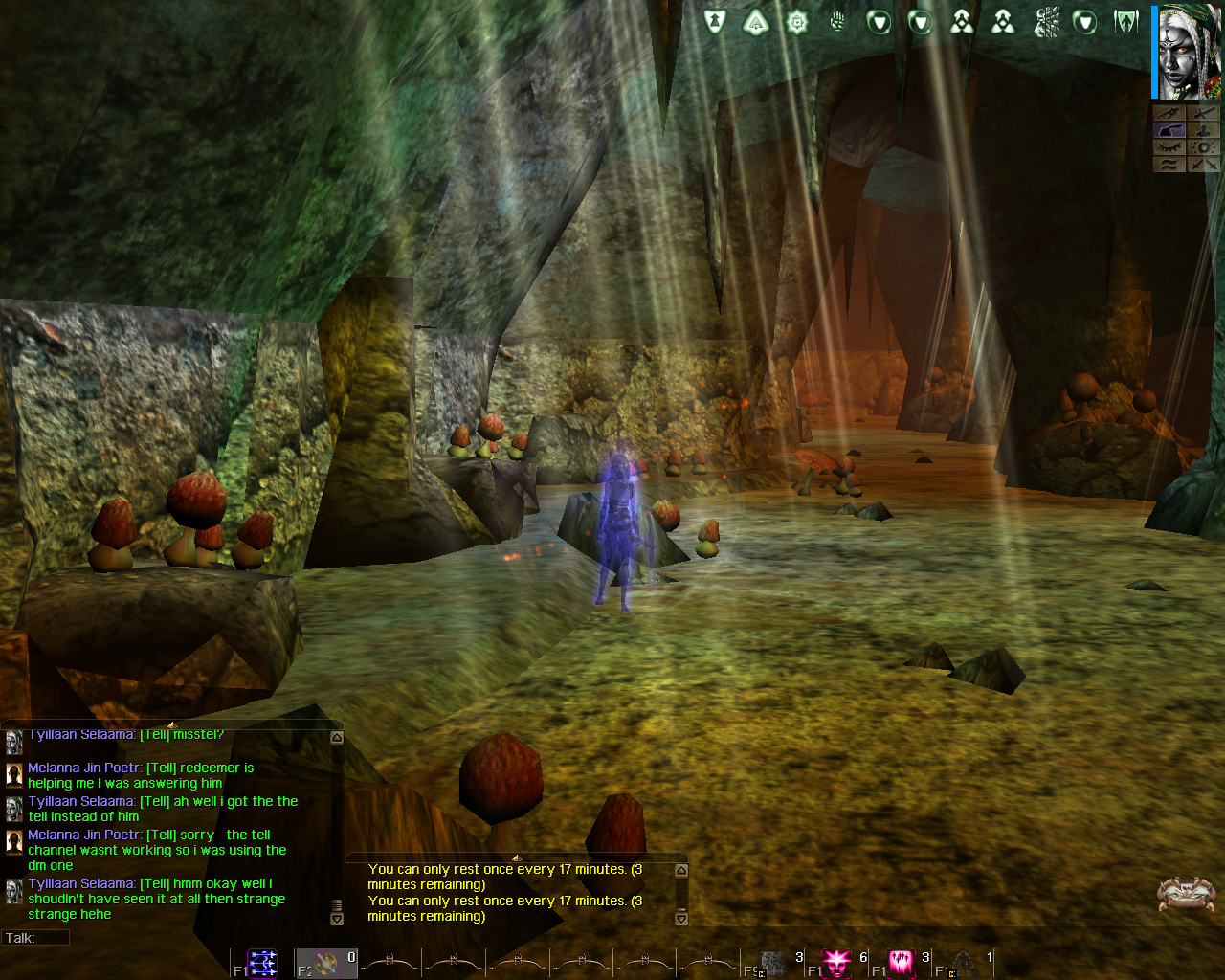Select the sword attack icon in side panel
Screen dimensions: 1225x980
coord(1204,113)
